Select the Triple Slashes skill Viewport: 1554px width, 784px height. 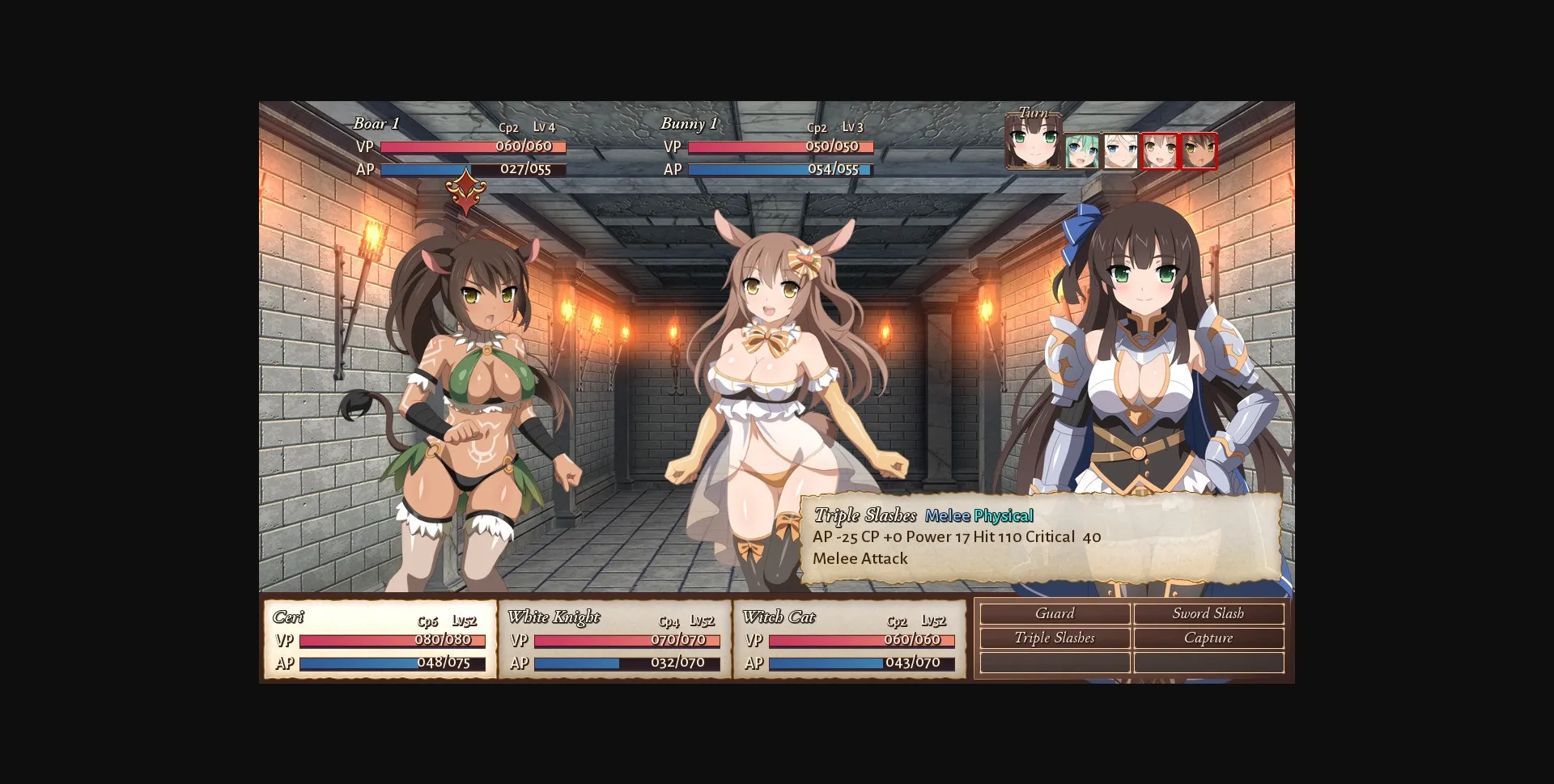(x=1055, y=638)
